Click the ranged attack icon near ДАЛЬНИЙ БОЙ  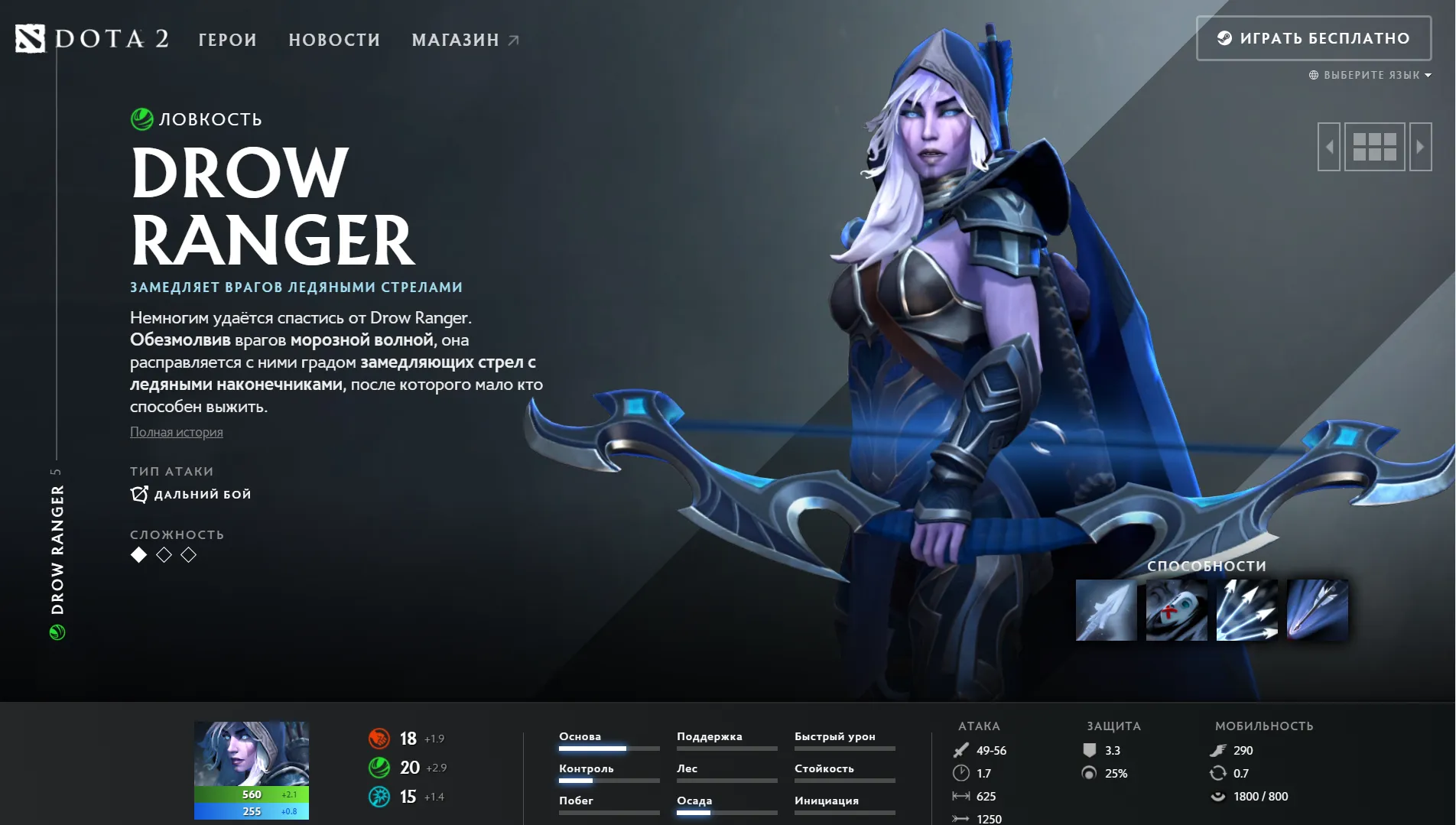click(x=138, y=494)
